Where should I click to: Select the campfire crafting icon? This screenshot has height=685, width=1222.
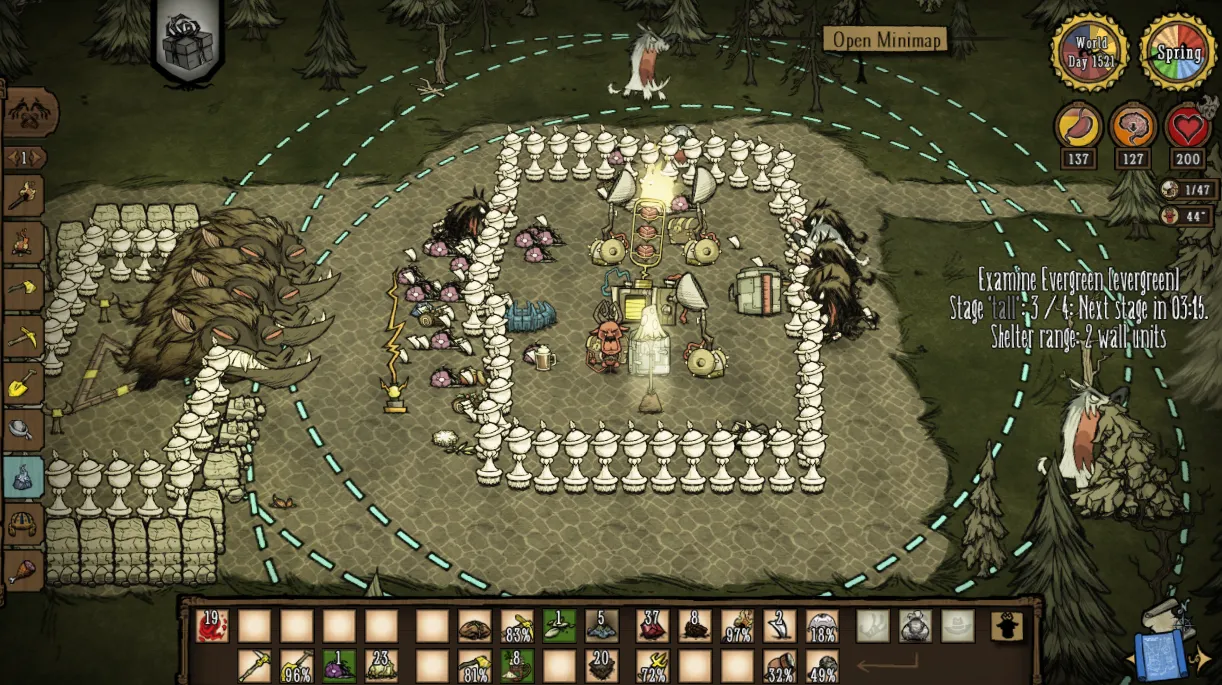pos(23,244)
